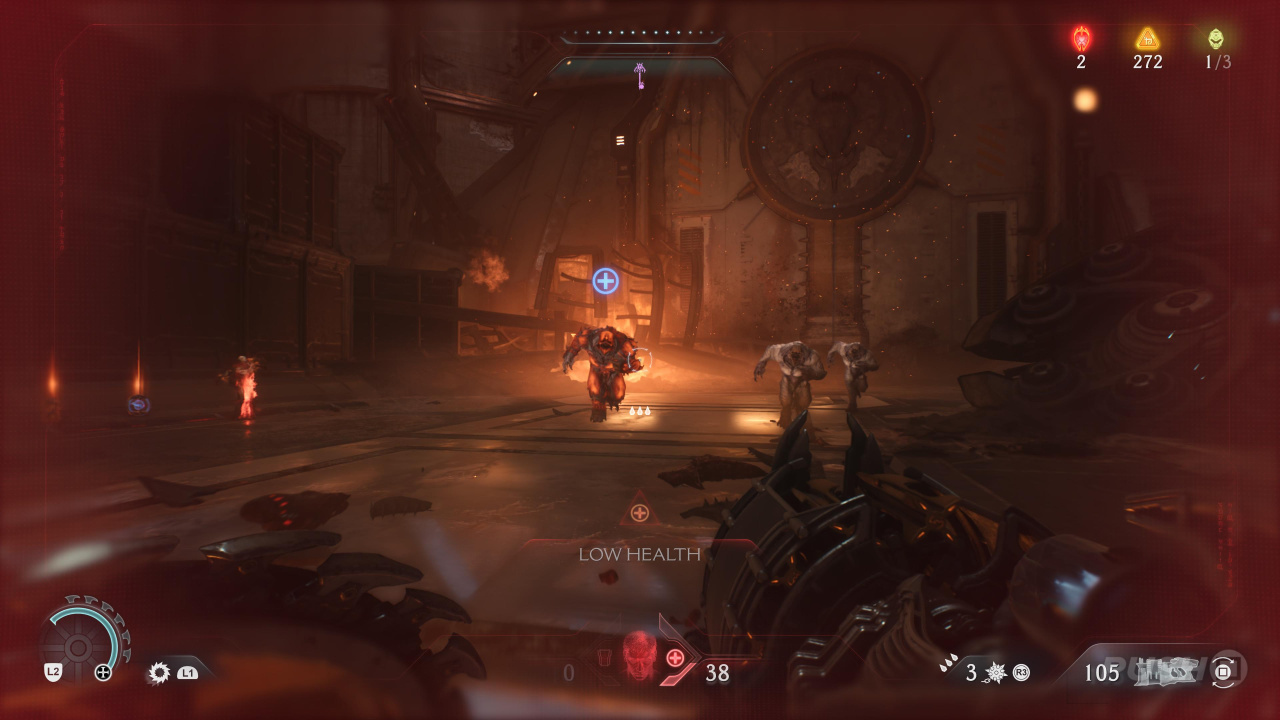
Task: Select the red health cross icon
Action: pyautogui.click(x=676, y=658)
